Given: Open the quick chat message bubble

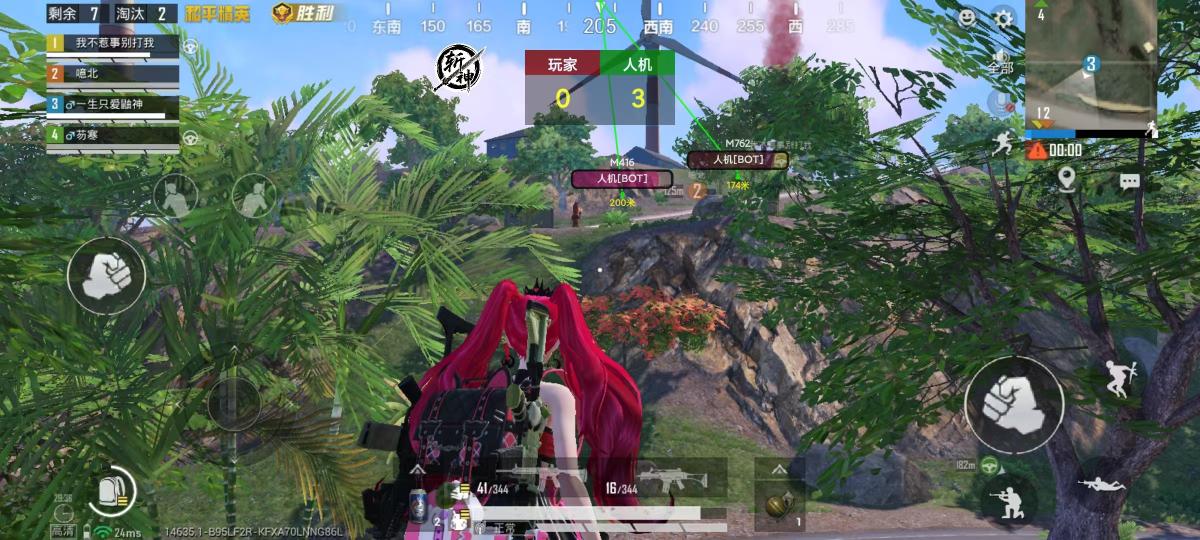Looking at the screenshot, I should click(x=1129, y=182).
